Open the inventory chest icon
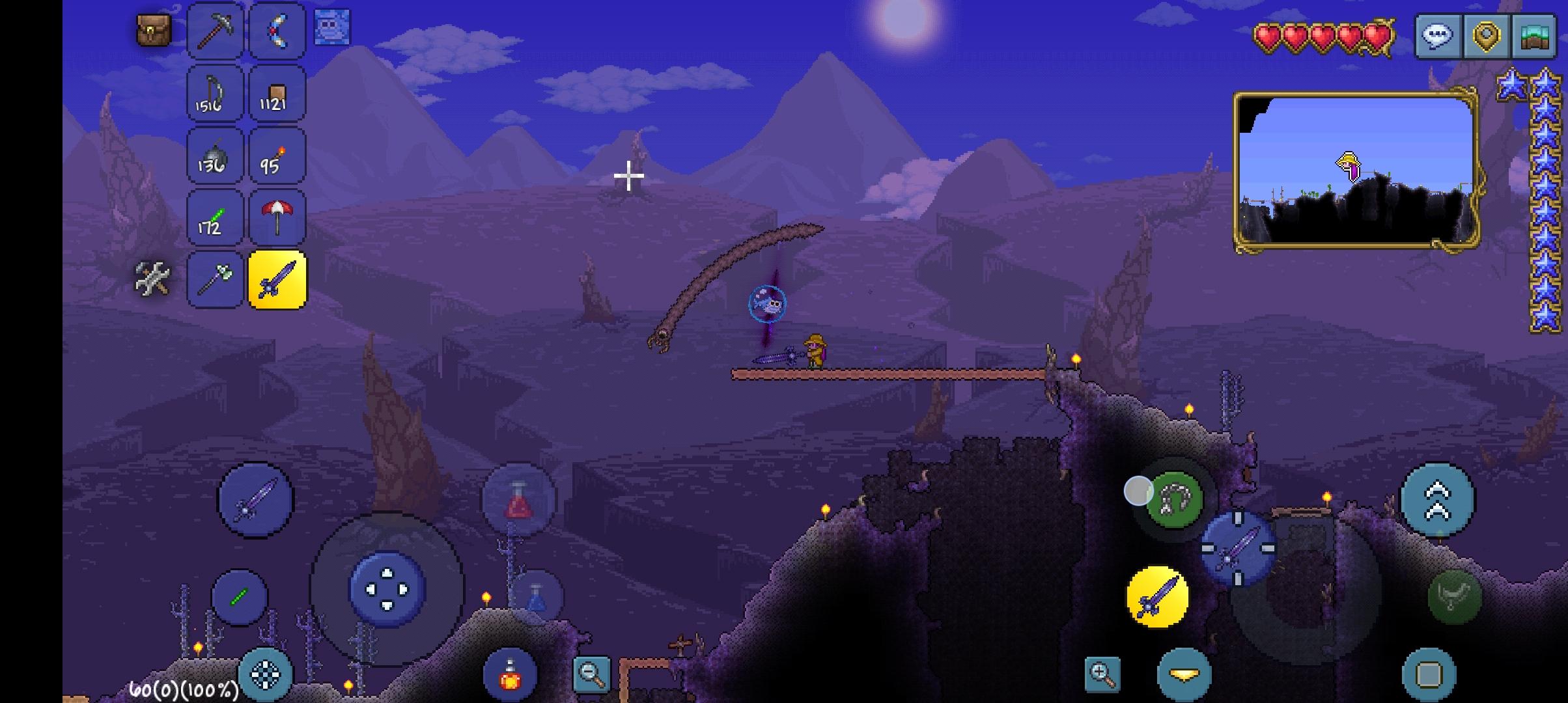The width and height of the screenshot is (1568, 703). point(154,30)
